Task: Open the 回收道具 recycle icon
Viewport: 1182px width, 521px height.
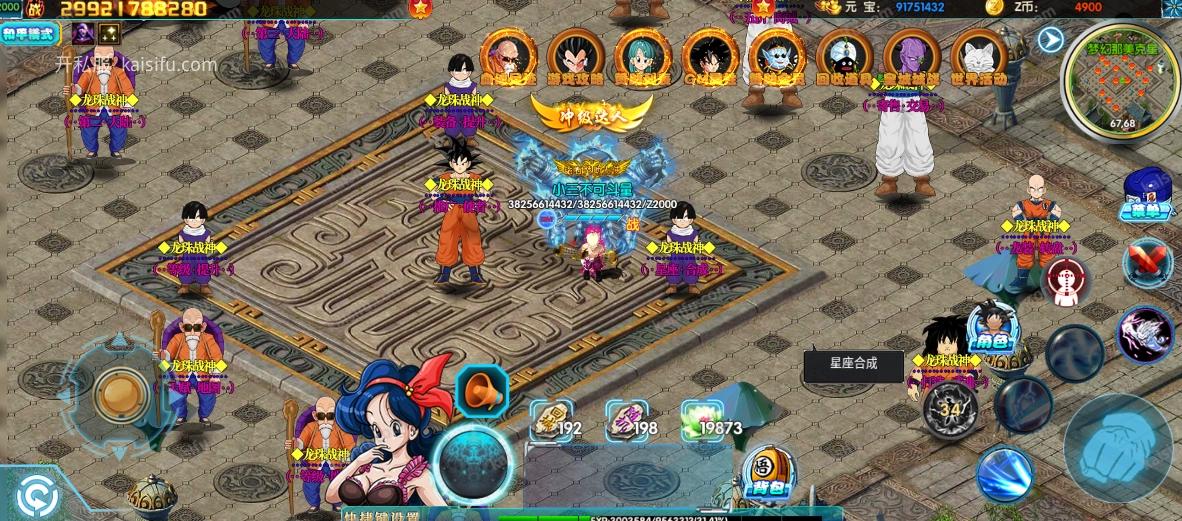Action: [845, 57]
